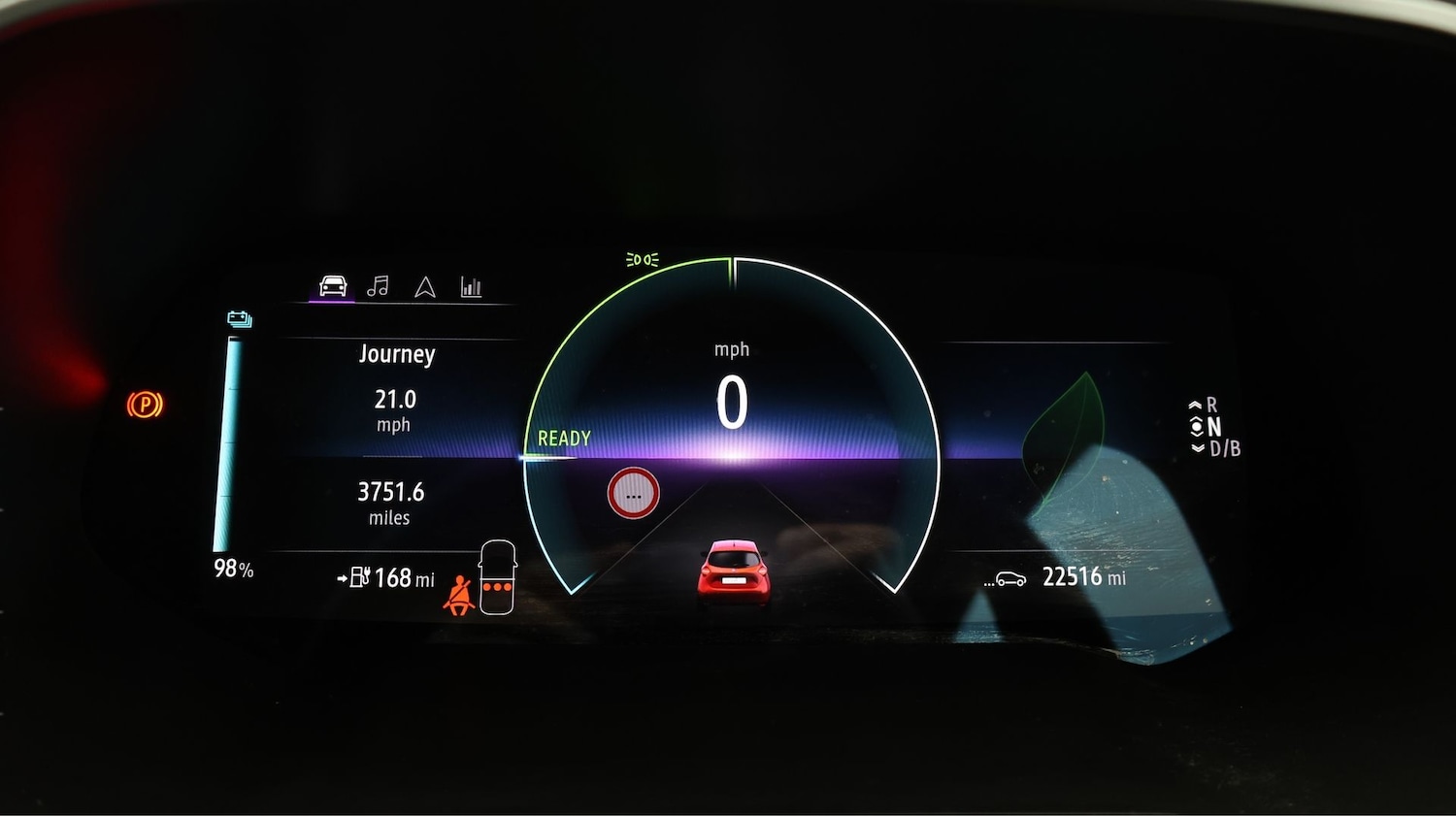Click the green headlights indicator icon
Image resolution: width=1456 pixels, height=816 pixels.
click(x=642, y=260)
